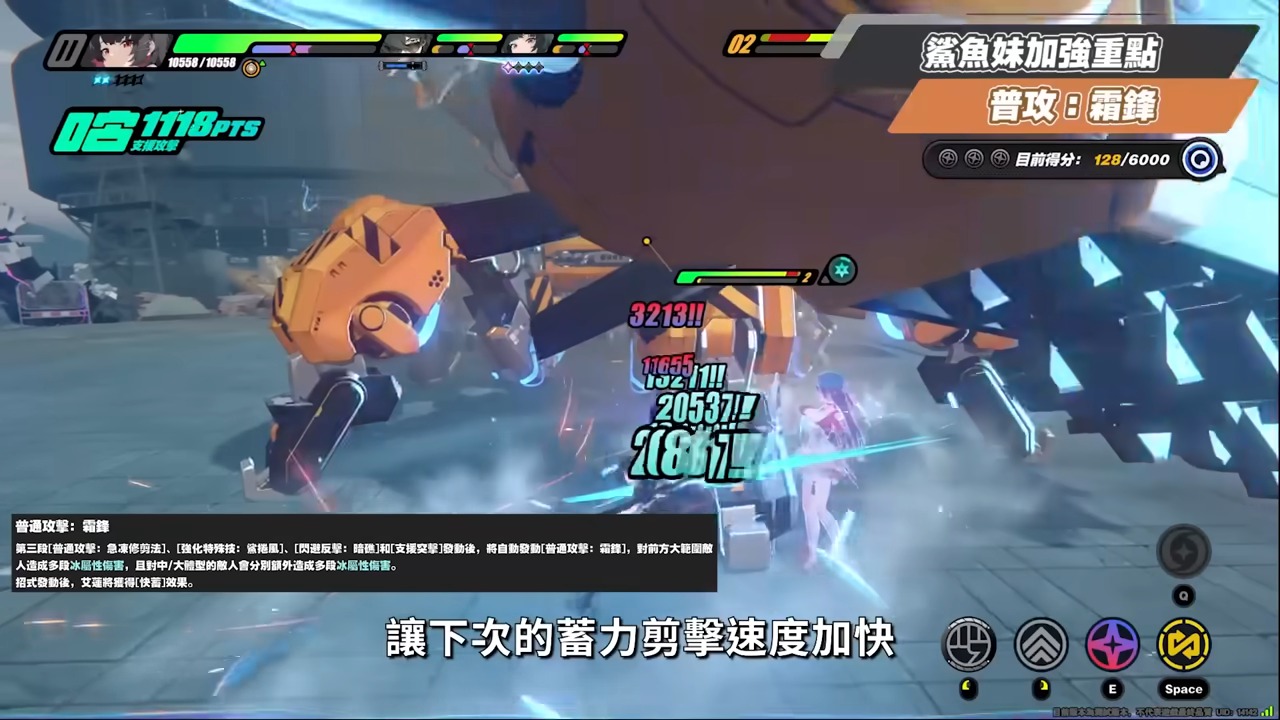1280x720 pixels.
Task: Activate the greyed-out ultimate skill icon
Action: coord(1183,551)
